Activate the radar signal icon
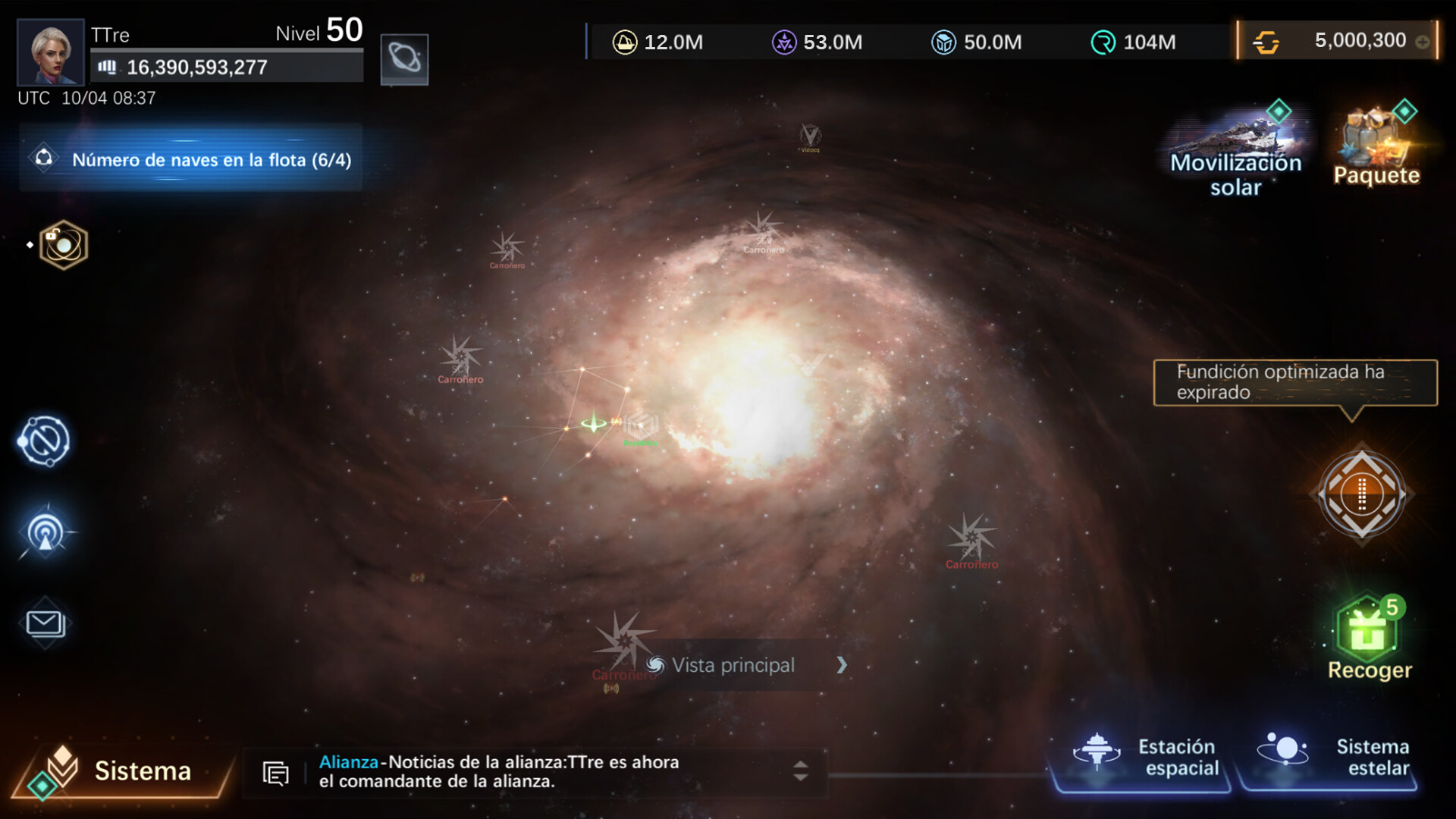1456x819 pixels. click(45, 532)
